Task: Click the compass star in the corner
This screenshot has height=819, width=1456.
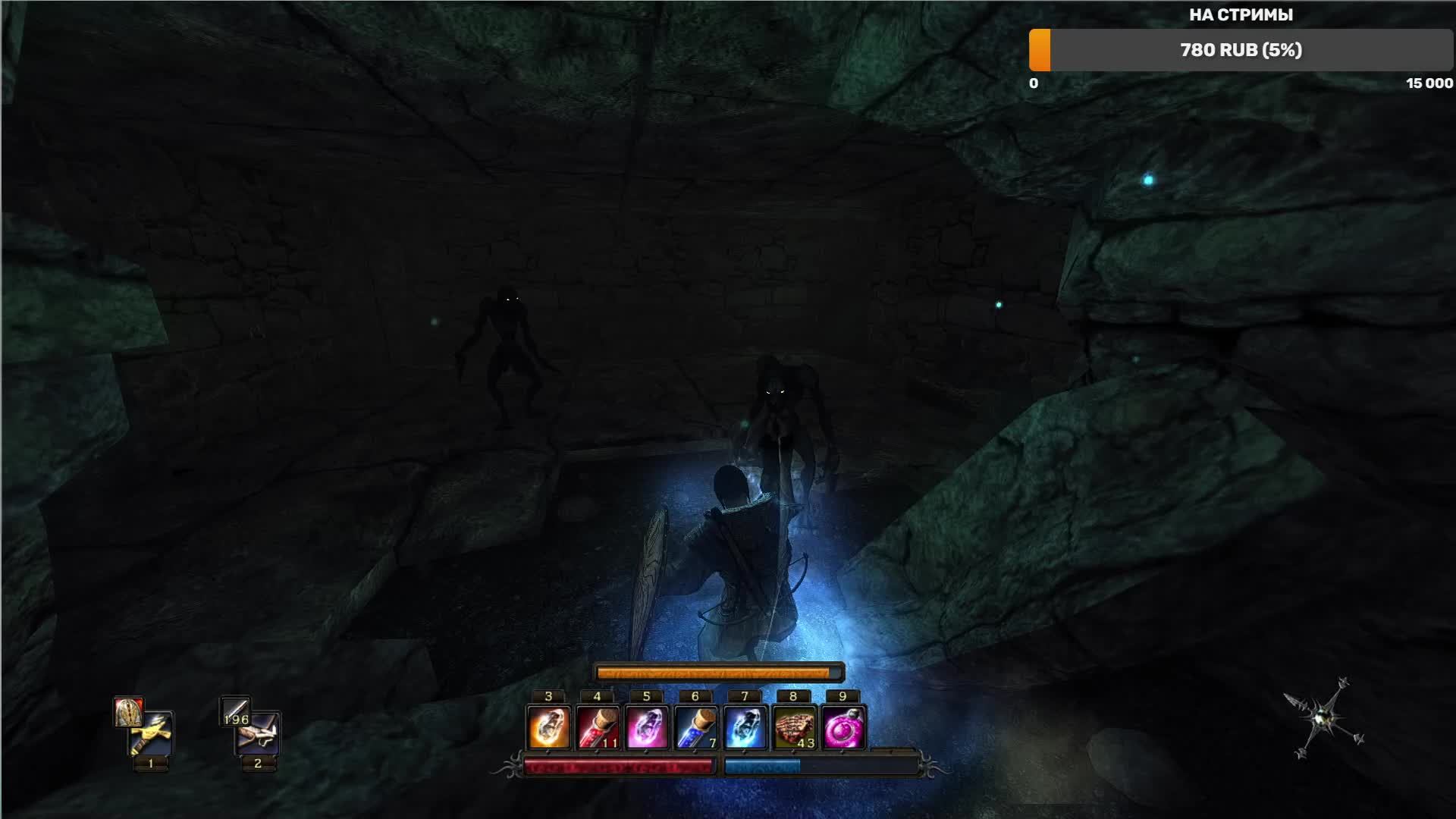Action: (x=1323, y=717)
